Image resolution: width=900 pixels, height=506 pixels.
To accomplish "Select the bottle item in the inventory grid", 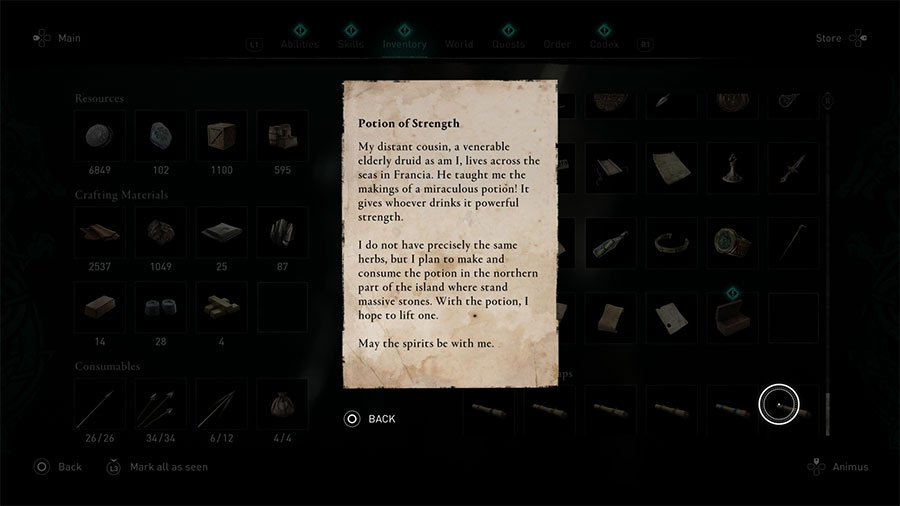I will click(x=609, y=243).
